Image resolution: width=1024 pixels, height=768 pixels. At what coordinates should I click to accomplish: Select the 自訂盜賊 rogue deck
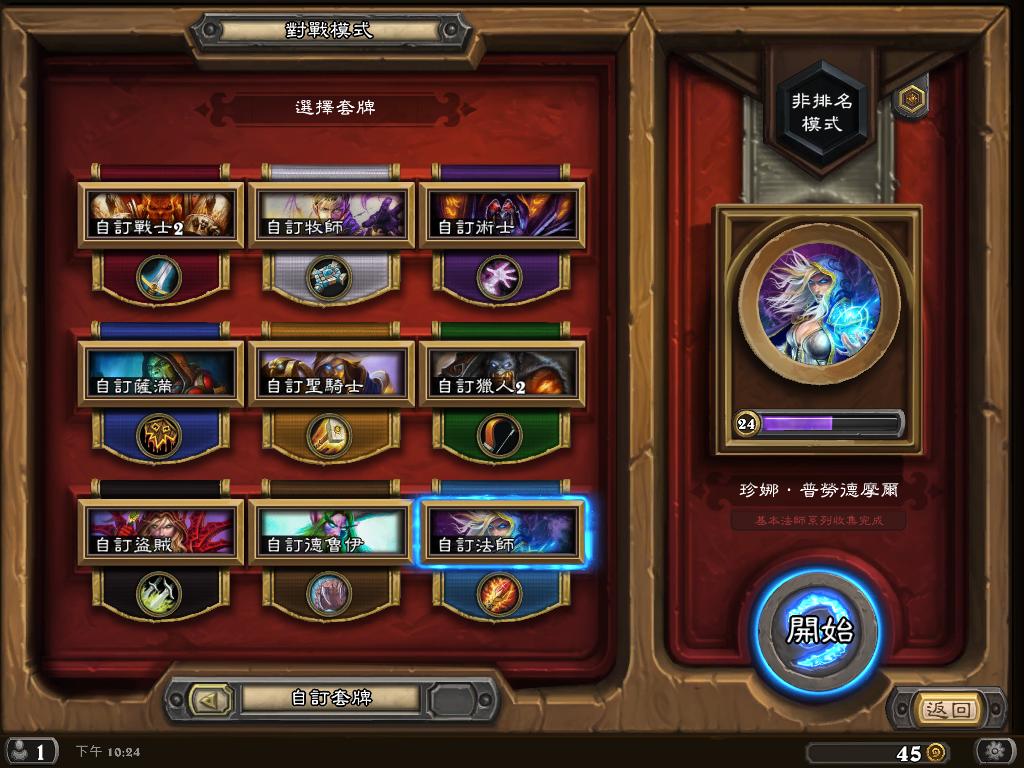pyautogui.click(x=161, y=532)
